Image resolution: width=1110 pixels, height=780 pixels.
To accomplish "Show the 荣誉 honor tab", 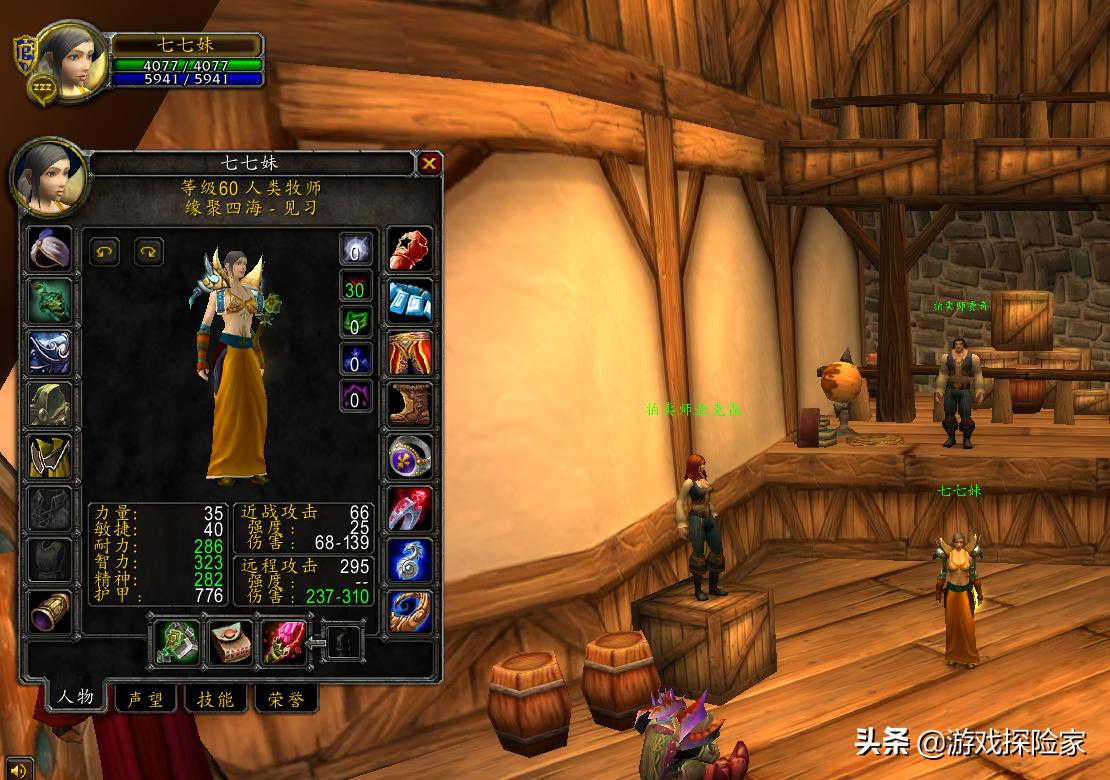I will tap(285, 699).
